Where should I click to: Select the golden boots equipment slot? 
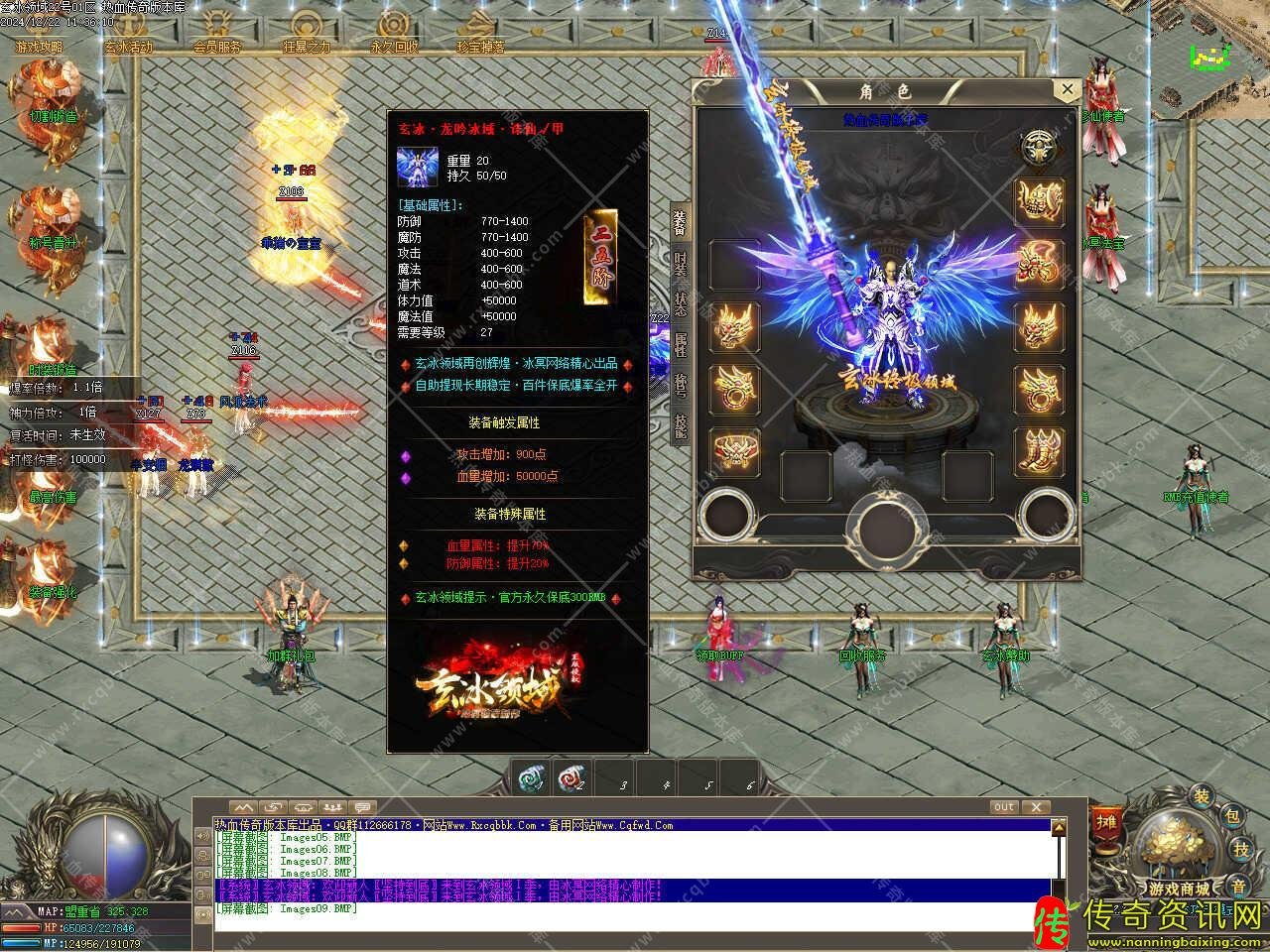coord(1039,451)
